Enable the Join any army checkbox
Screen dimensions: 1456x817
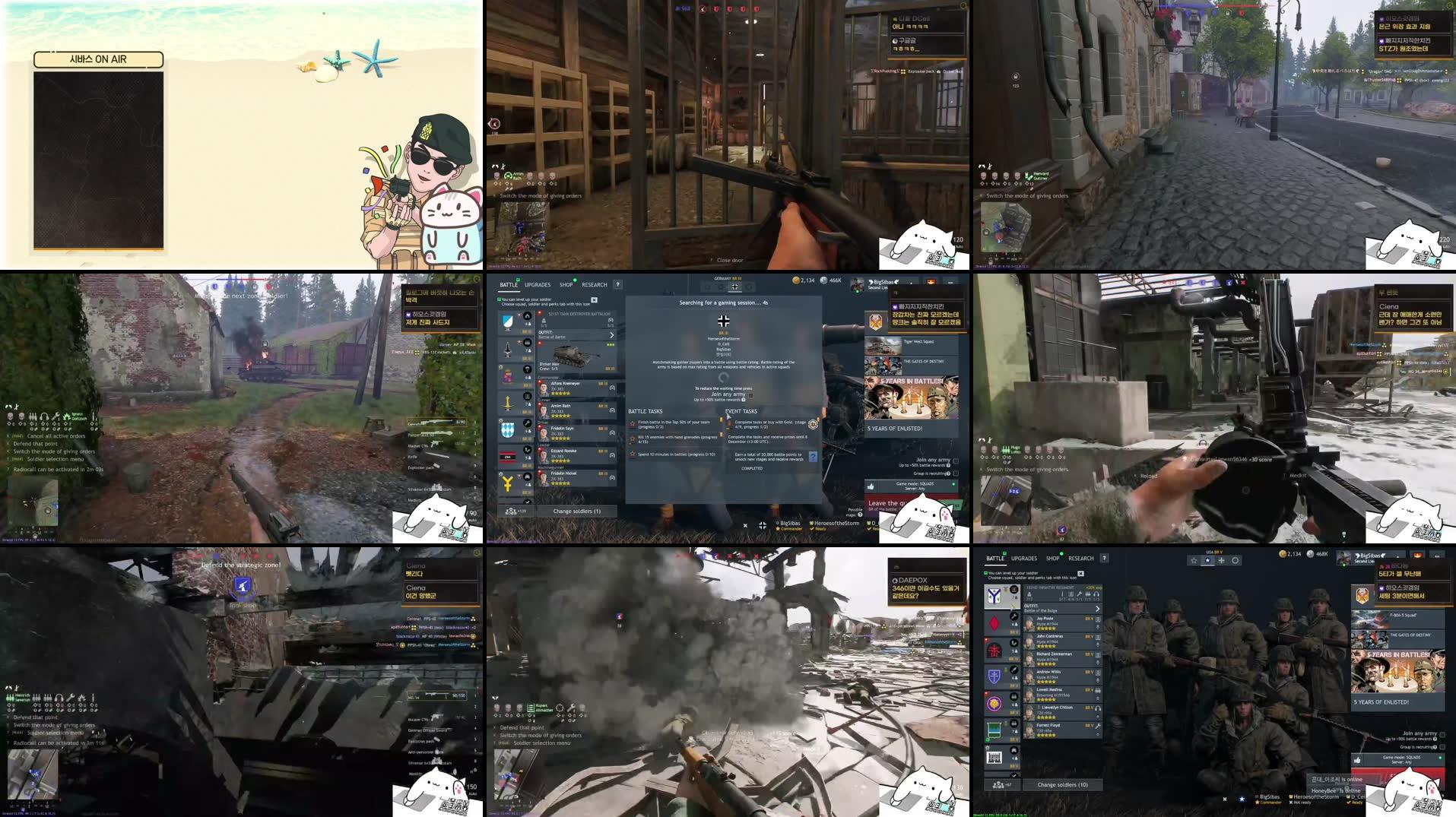point(956,460)
